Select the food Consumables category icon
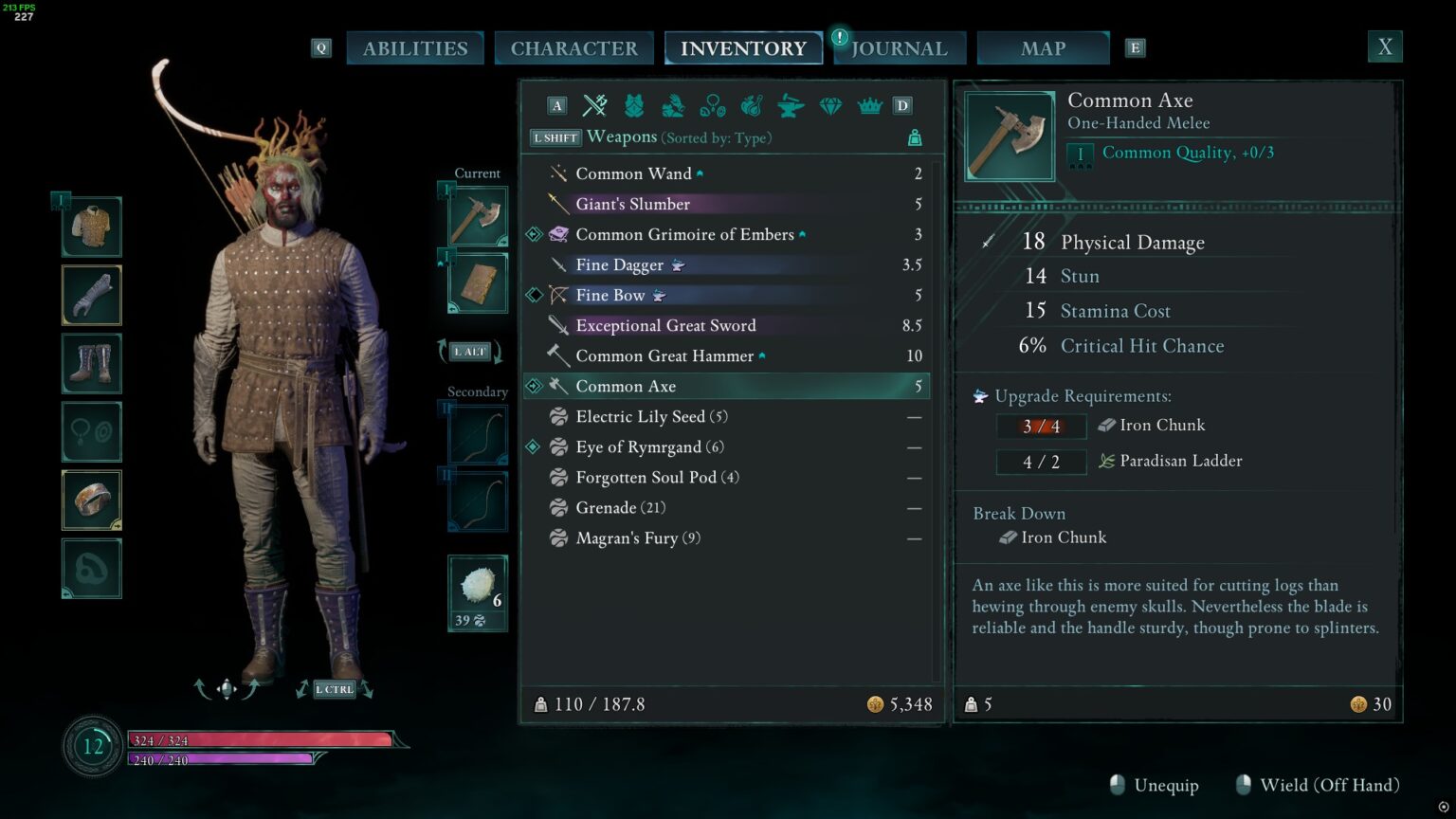Screen dimensions: 1456x819 point(751,106)
